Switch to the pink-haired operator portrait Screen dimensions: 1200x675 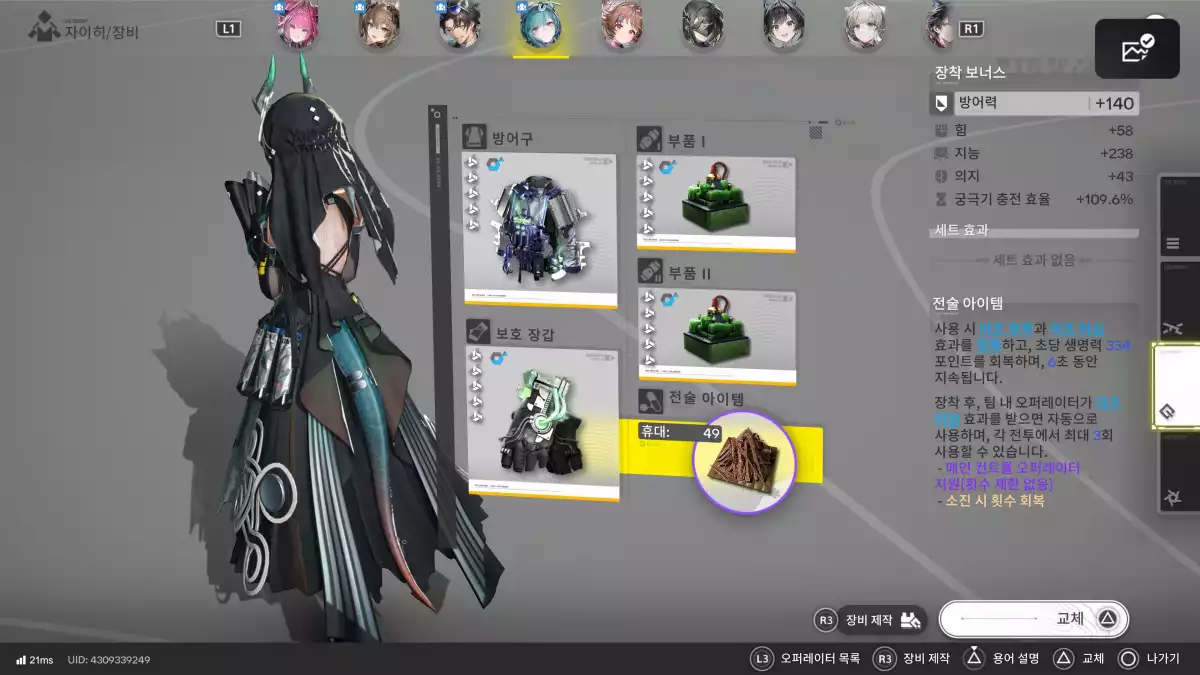tap(298, 27)
